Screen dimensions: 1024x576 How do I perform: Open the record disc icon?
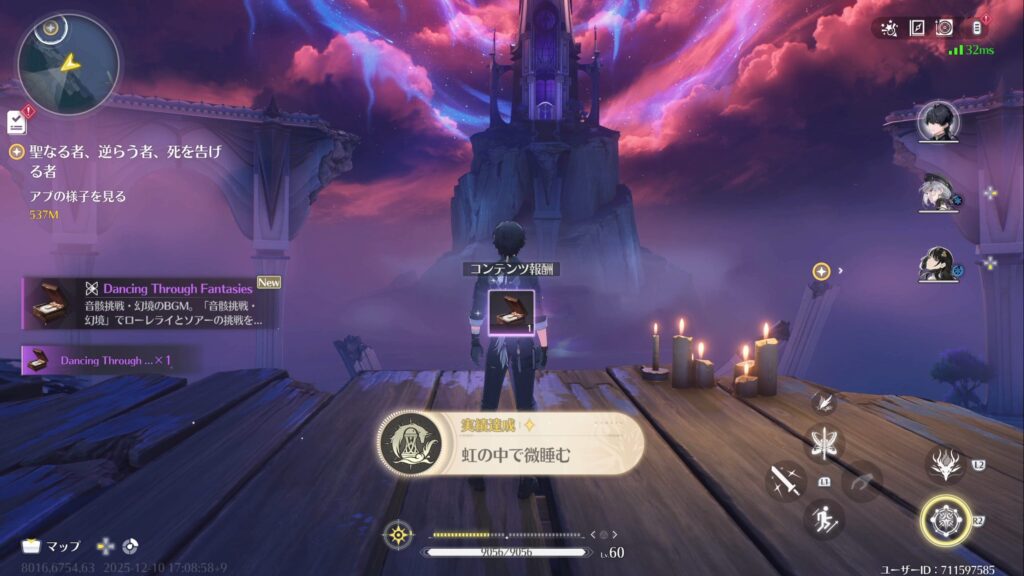[945, 28]
